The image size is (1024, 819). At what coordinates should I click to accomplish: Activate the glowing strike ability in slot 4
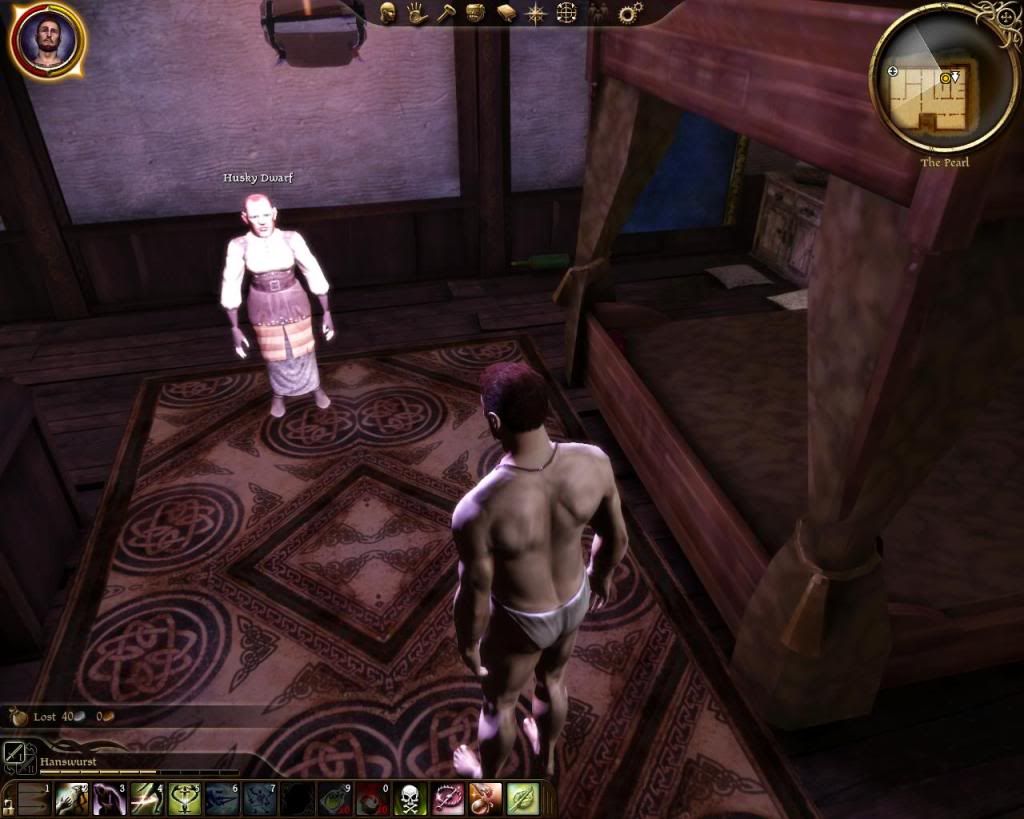pyautogui.click(x=146, y=799)
